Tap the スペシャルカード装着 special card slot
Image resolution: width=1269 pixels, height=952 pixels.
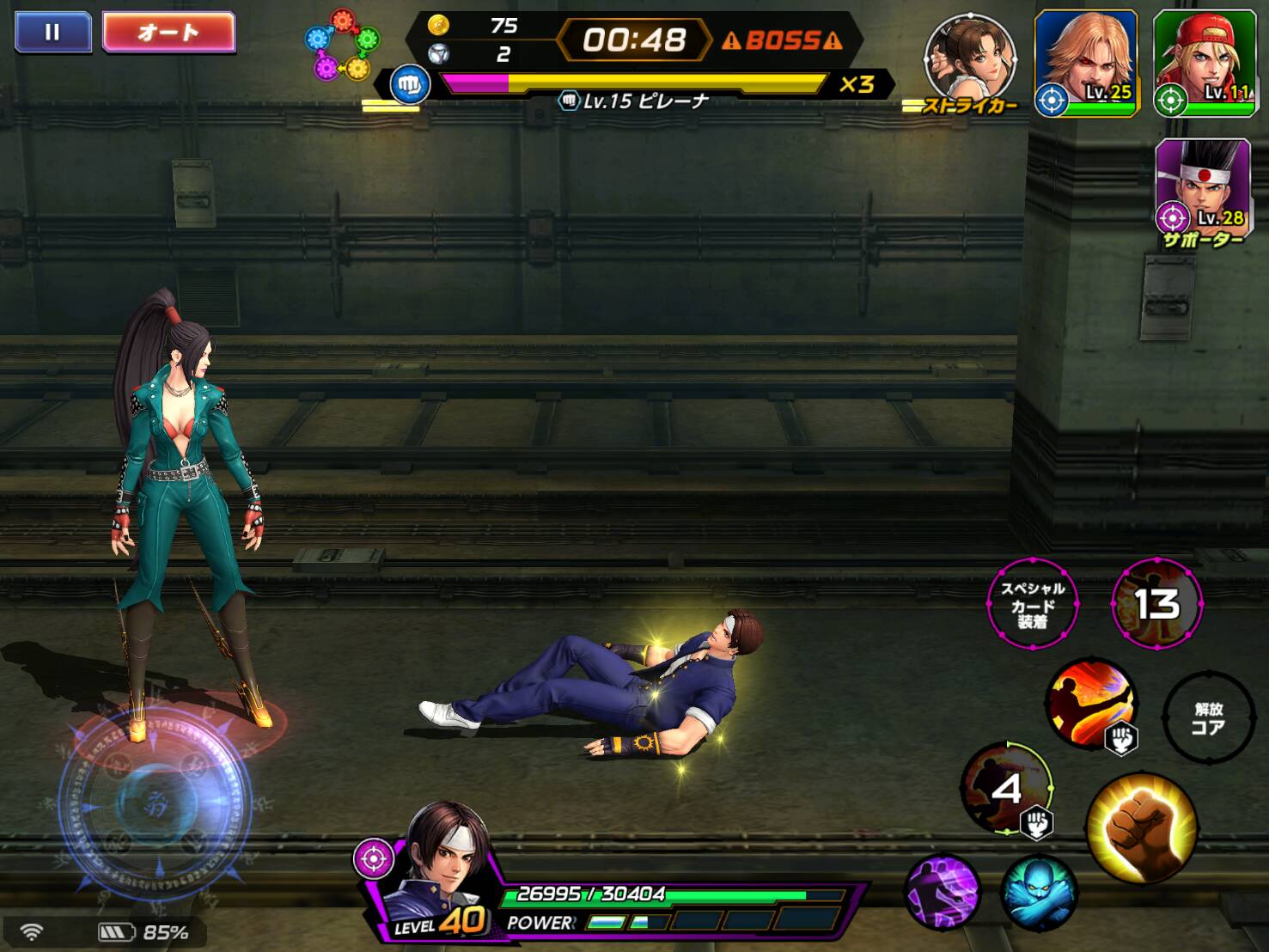point(1032,604)
